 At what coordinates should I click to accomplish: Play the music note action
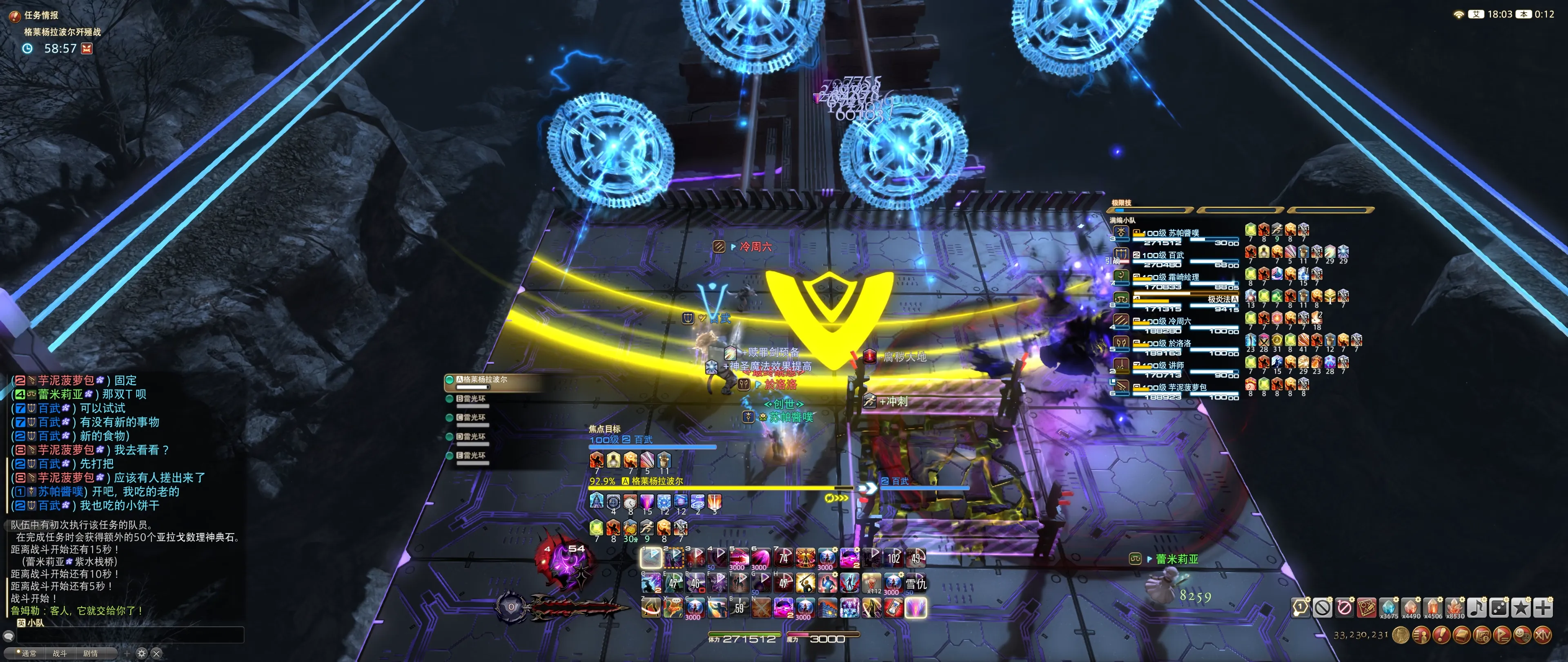(1476, 607)
